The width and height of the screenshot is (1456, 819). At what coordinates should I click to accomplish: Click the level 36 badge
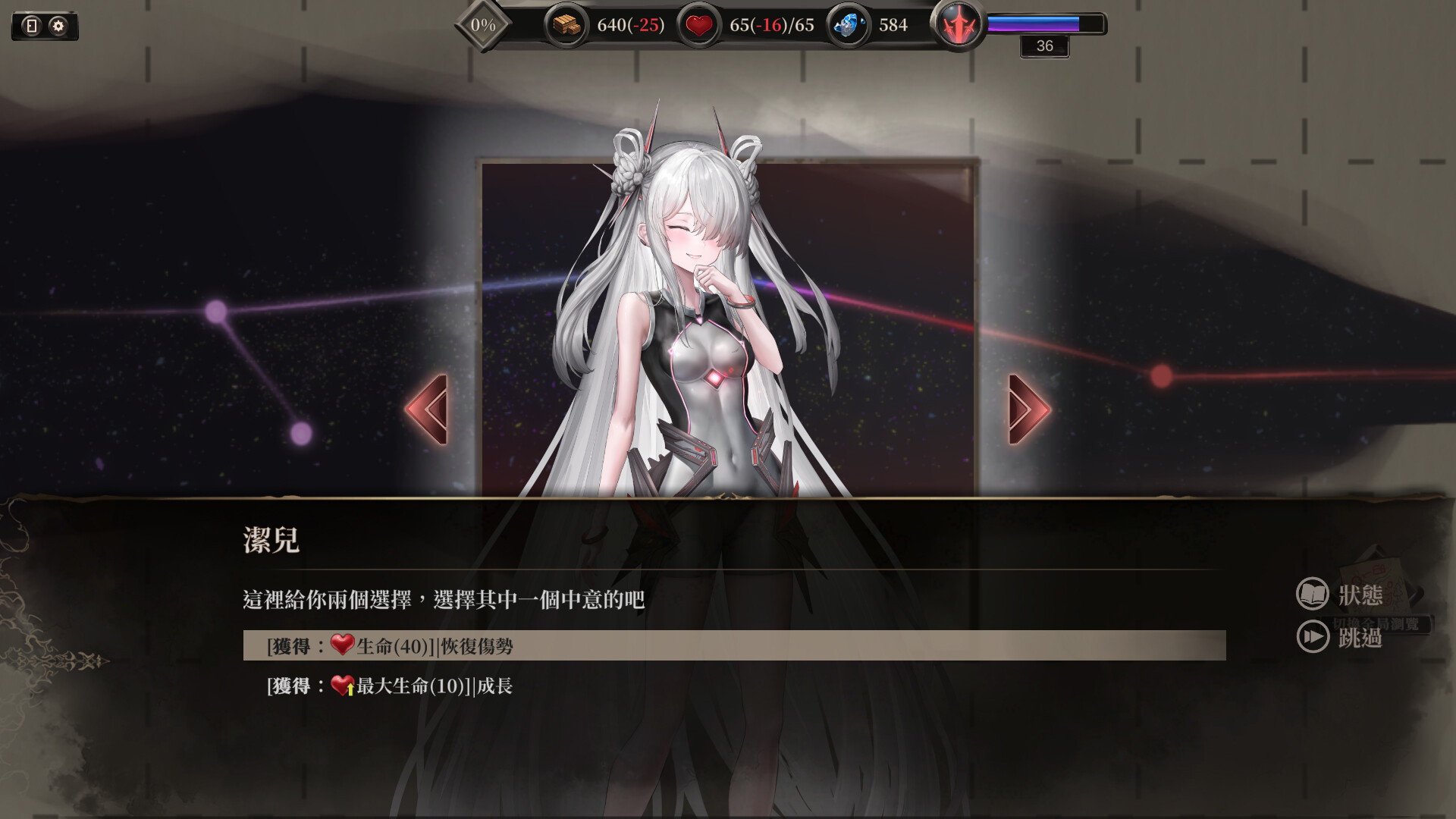1044,46
